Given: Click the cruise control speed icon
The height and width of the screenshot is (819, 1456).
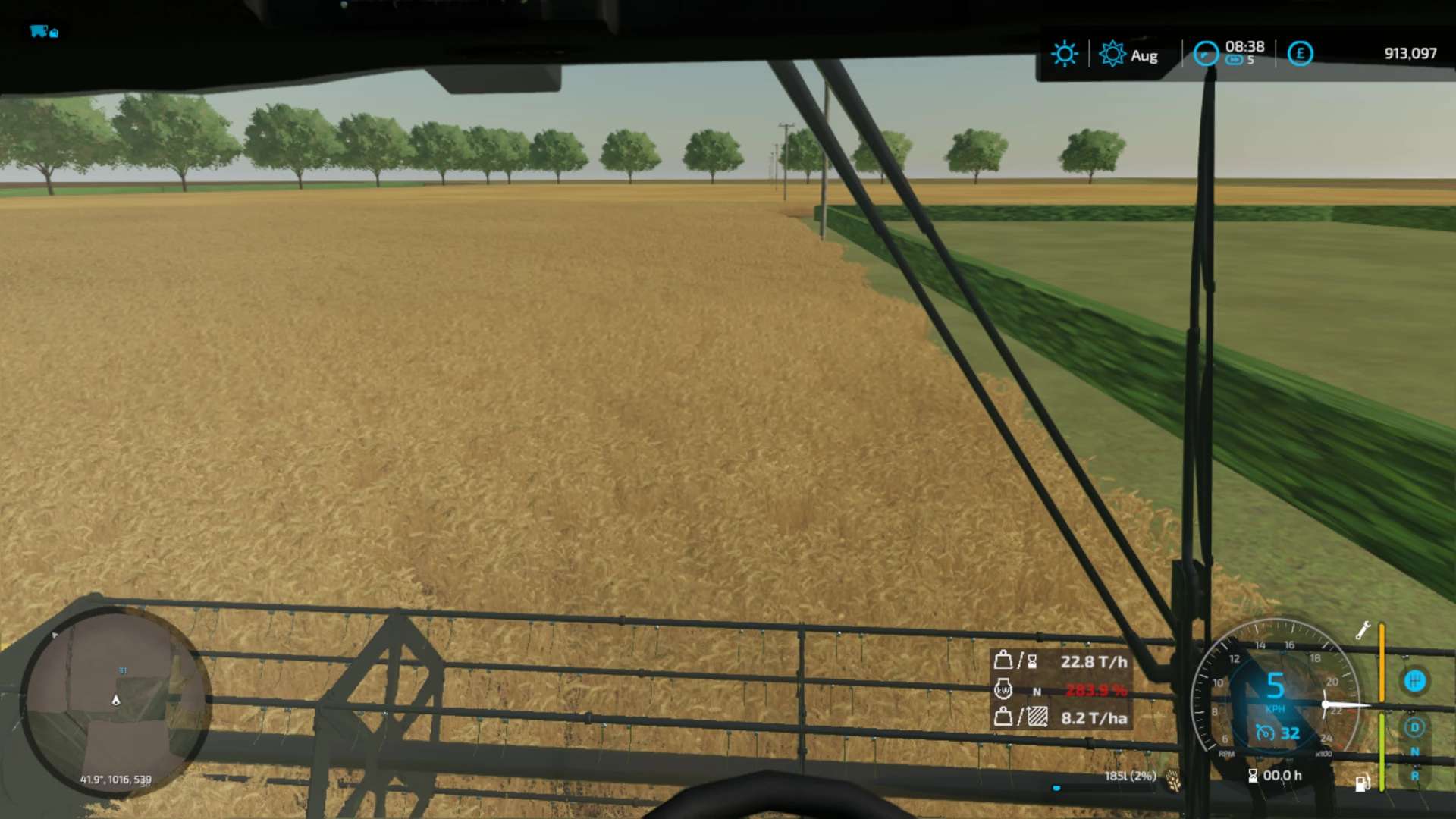Looking at the screenshot, I should tap(1265, 733).
